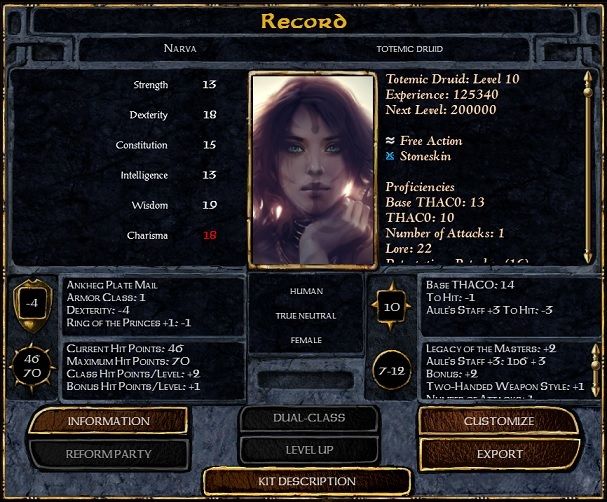Click the armor class shield icon
The image size is (607, 502).
click(32, 304)
